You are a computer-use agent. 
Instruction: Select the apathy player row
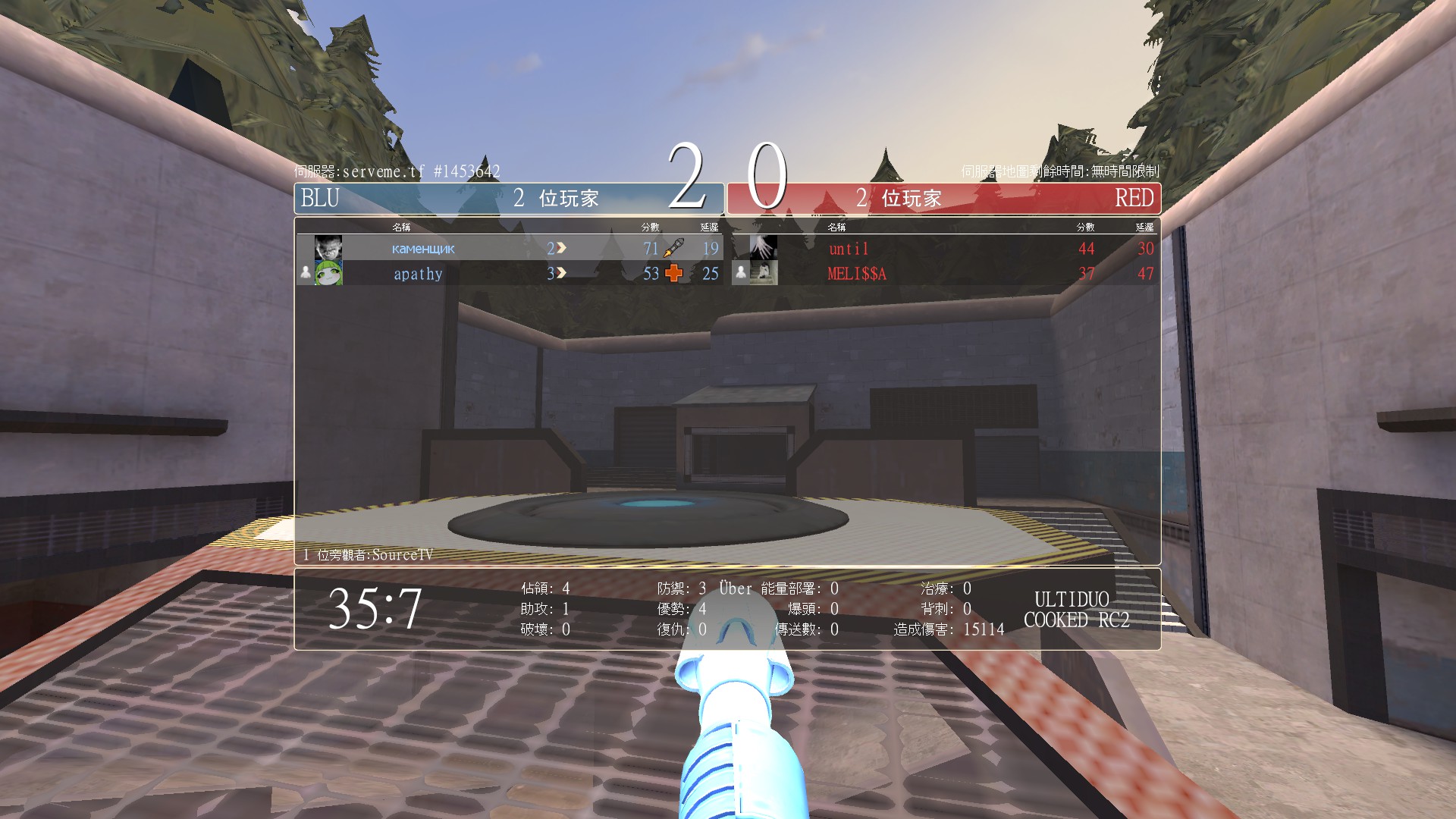[x=418, y=274]
